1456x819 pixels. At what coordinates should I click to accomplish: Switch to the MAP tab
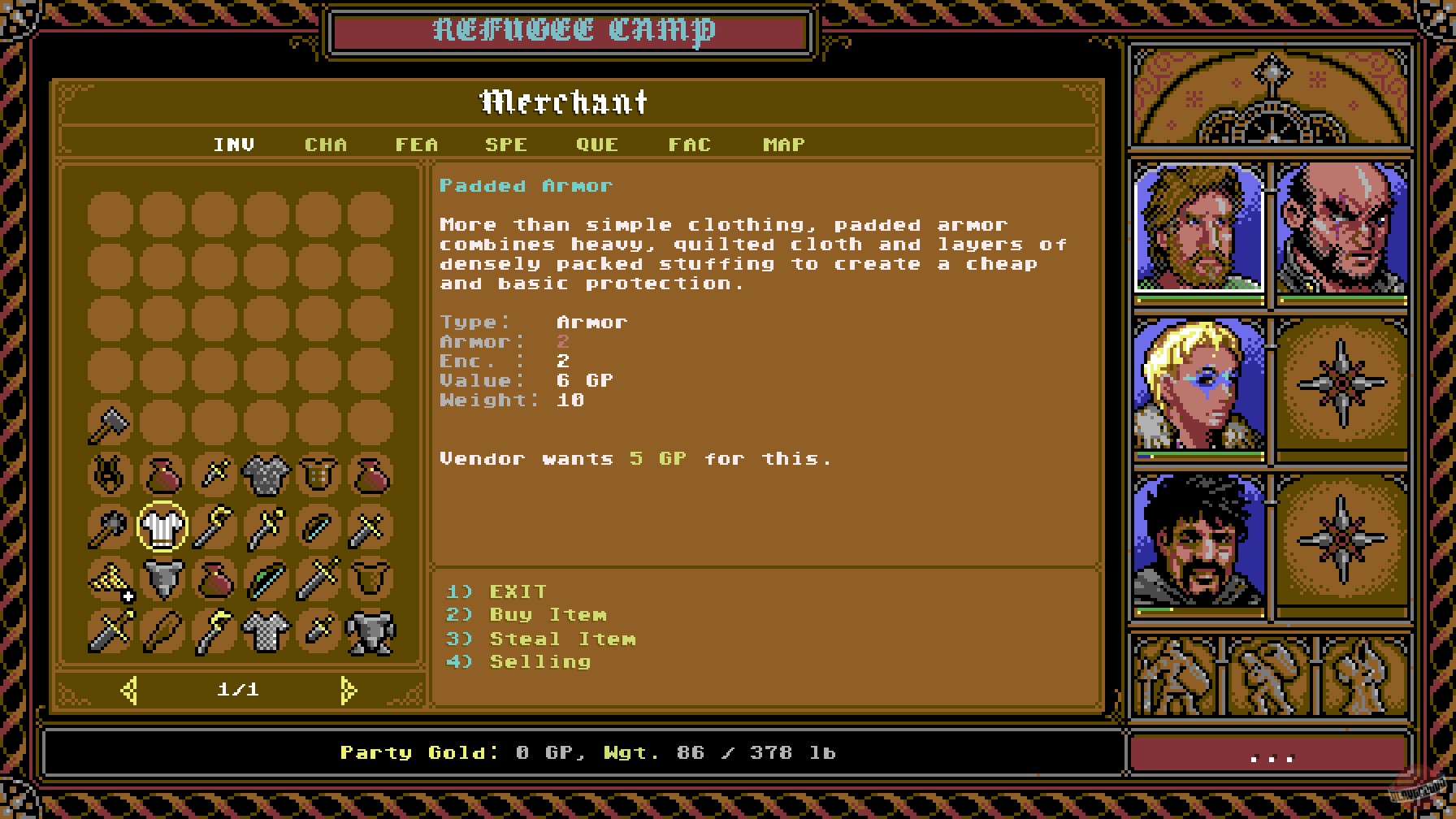pyautogui.click(x=782, y=145)
